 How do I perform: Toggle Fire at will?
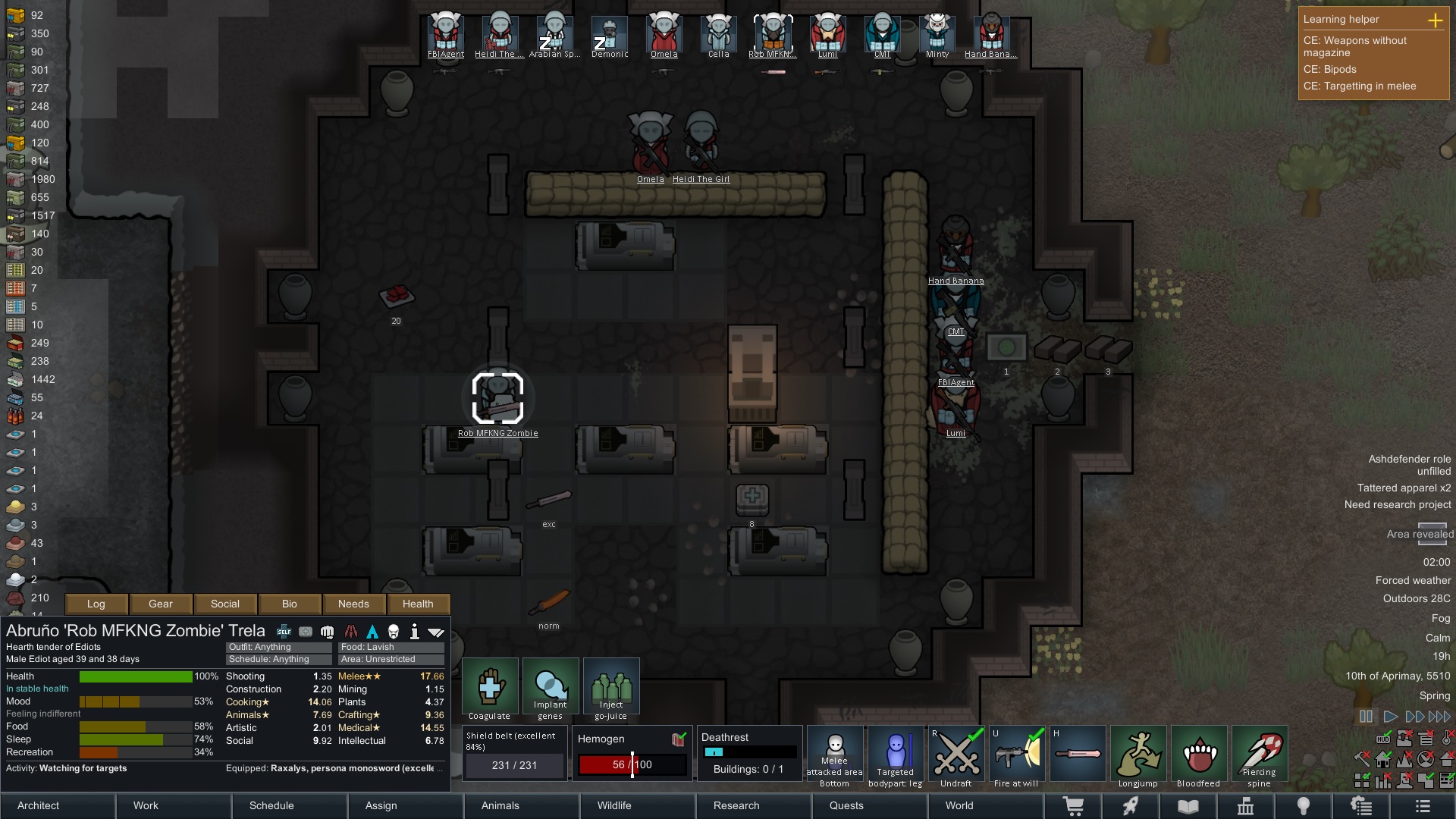(1016, 755)
